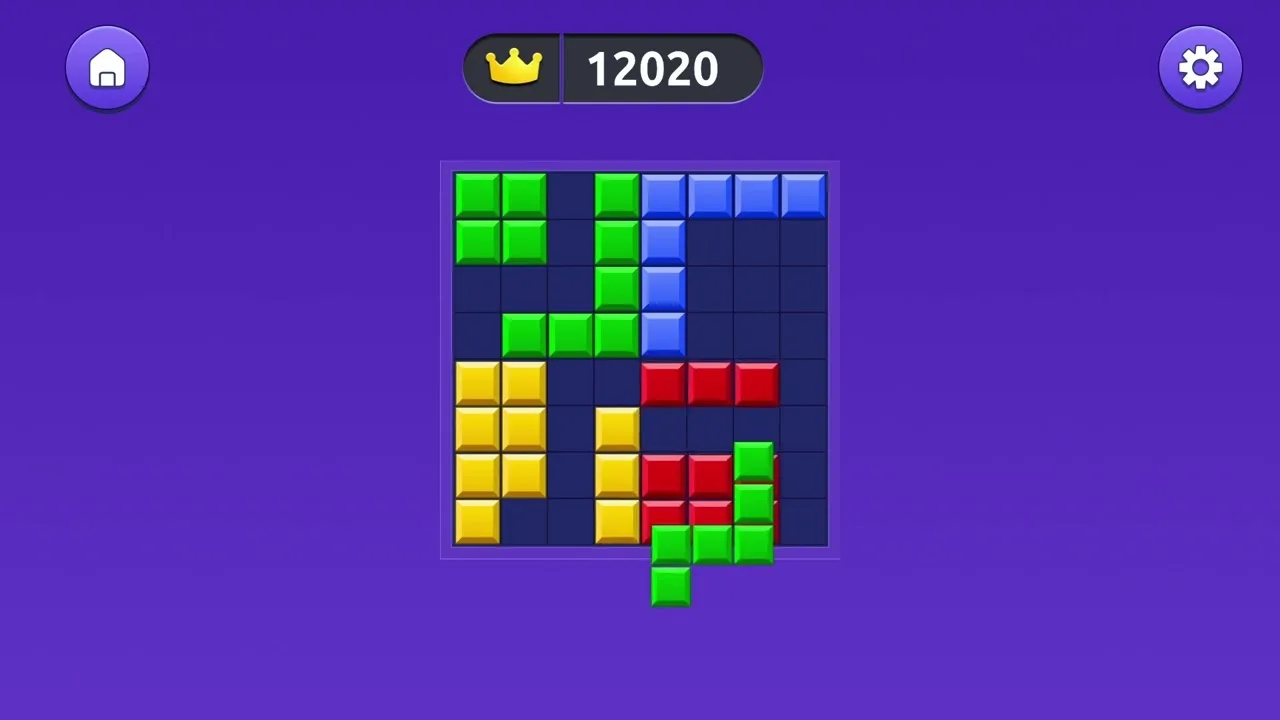Open the Home menu
Image resolution: width=1280 pixels, height=720 pixels.
pos(107,67)
